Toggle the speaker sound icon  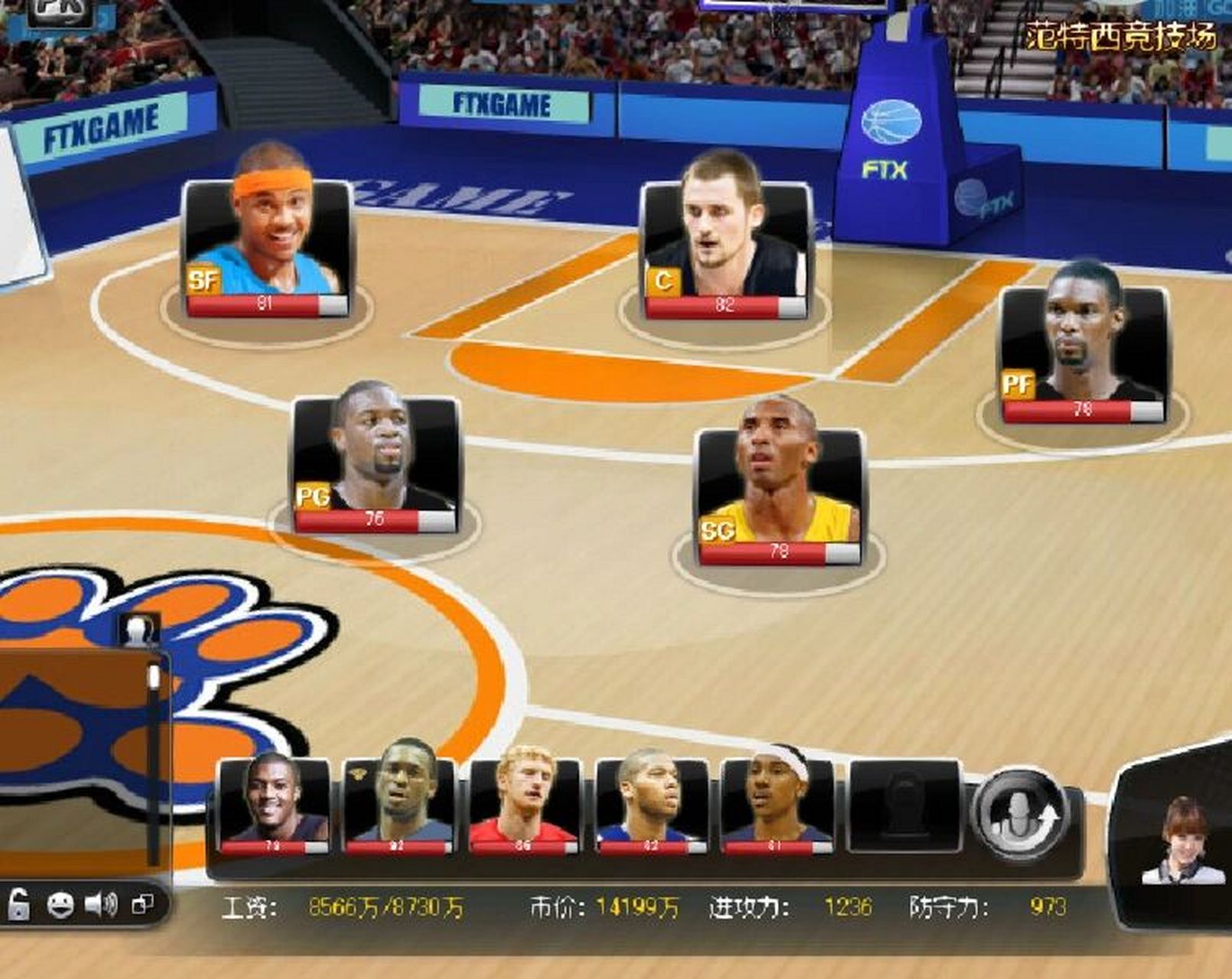click(x=100, y=906)
